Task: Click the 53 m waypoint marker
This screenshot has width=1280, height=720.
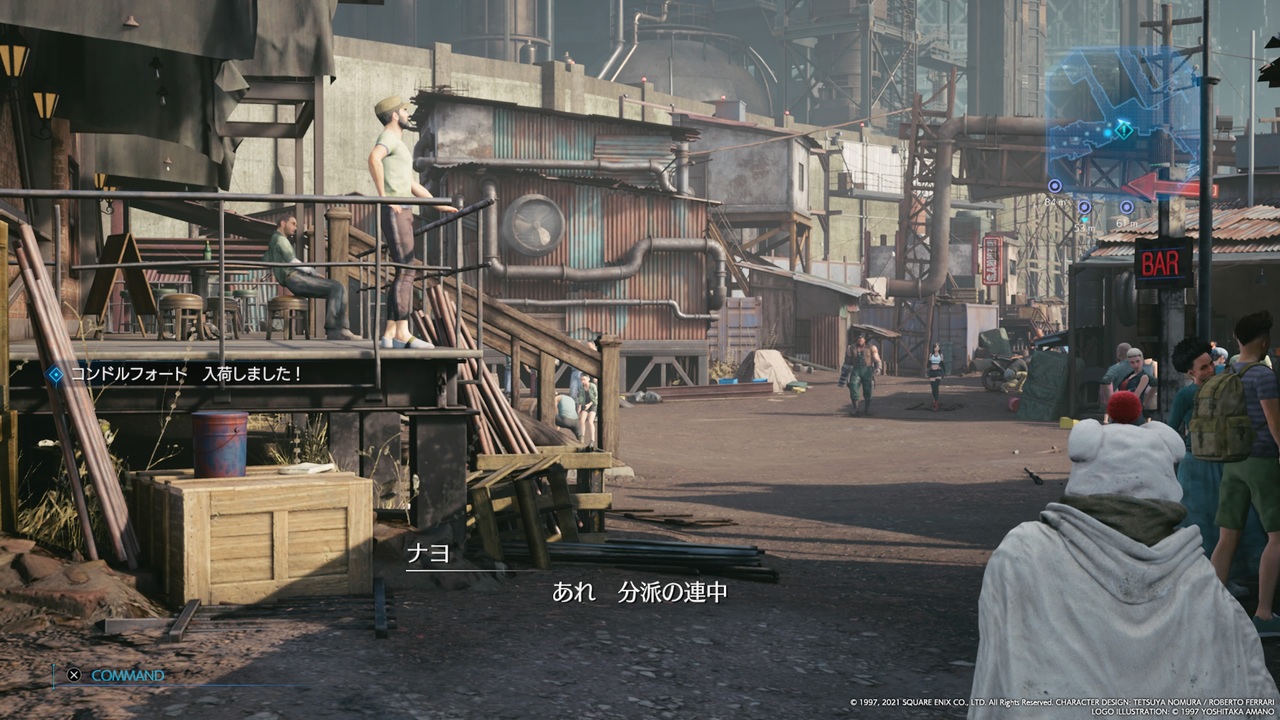Action: (1084, 207)
